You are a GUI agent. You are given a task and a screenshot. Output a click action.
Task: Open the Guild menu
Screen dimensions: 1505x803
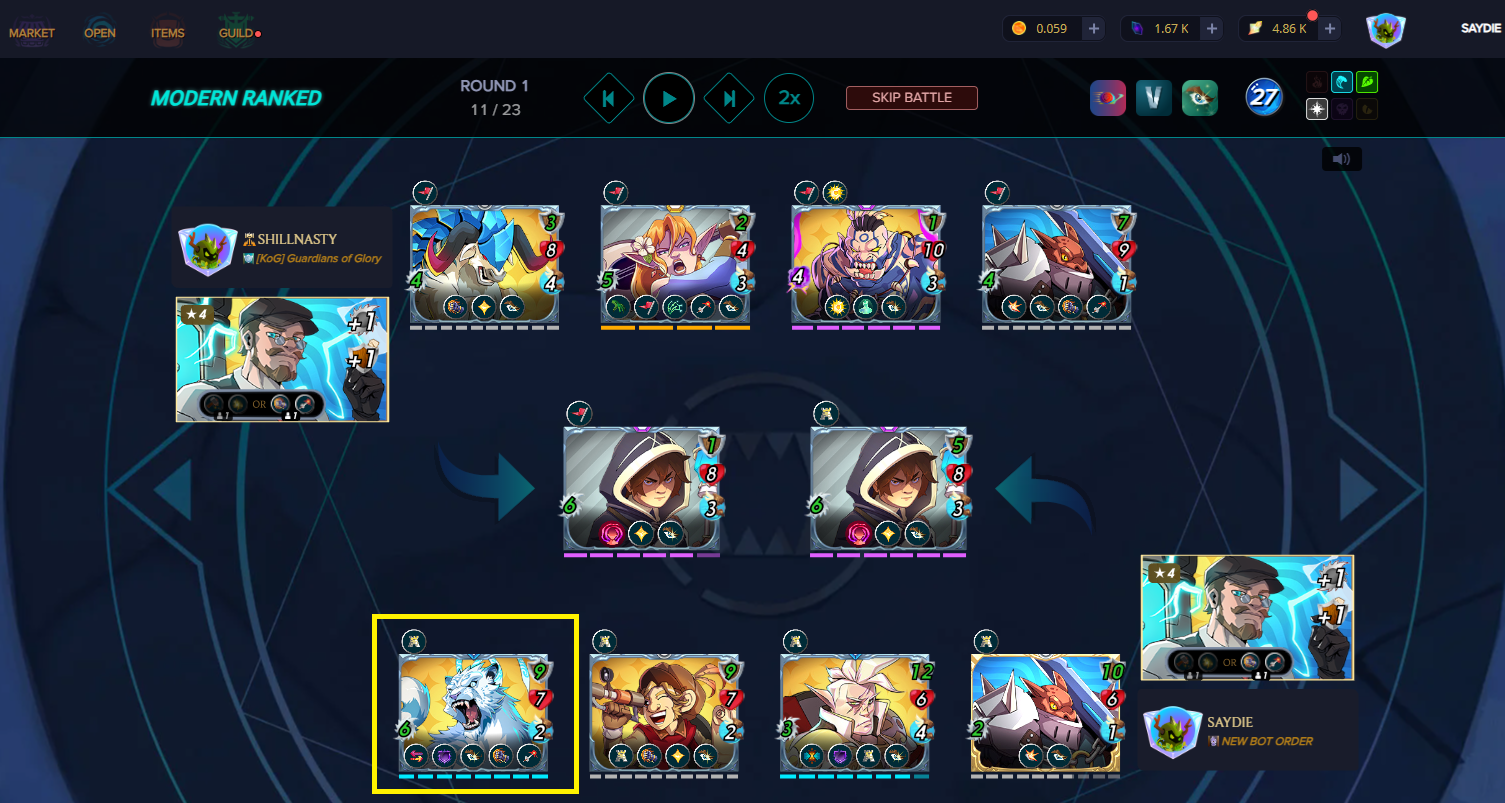(236, 33)
